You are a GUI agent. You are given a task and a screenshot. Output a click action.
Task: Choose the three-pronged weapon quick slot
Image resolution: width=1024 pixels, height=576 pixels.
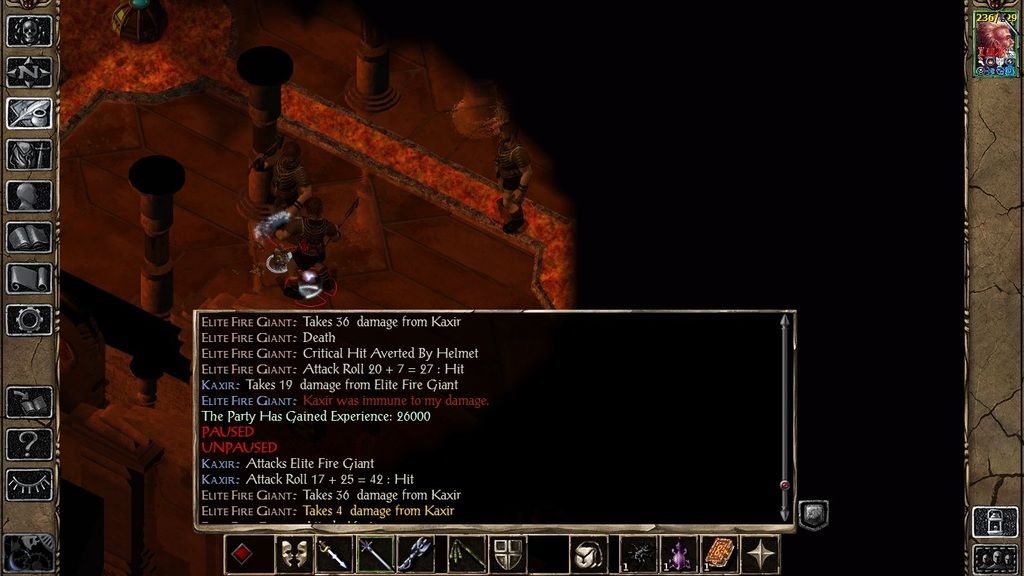pos(416,554)
